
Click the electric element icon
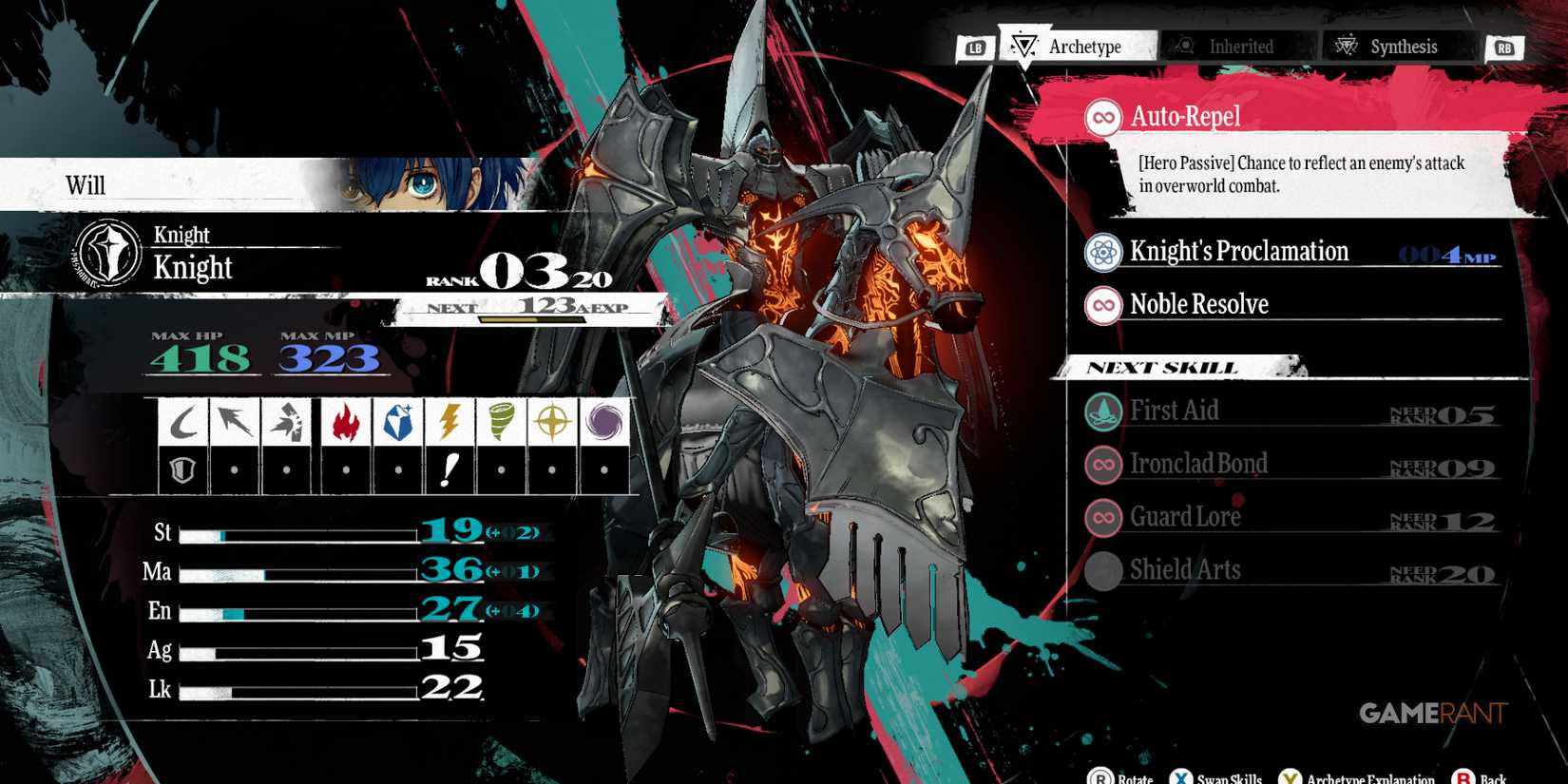pos(447,419)
